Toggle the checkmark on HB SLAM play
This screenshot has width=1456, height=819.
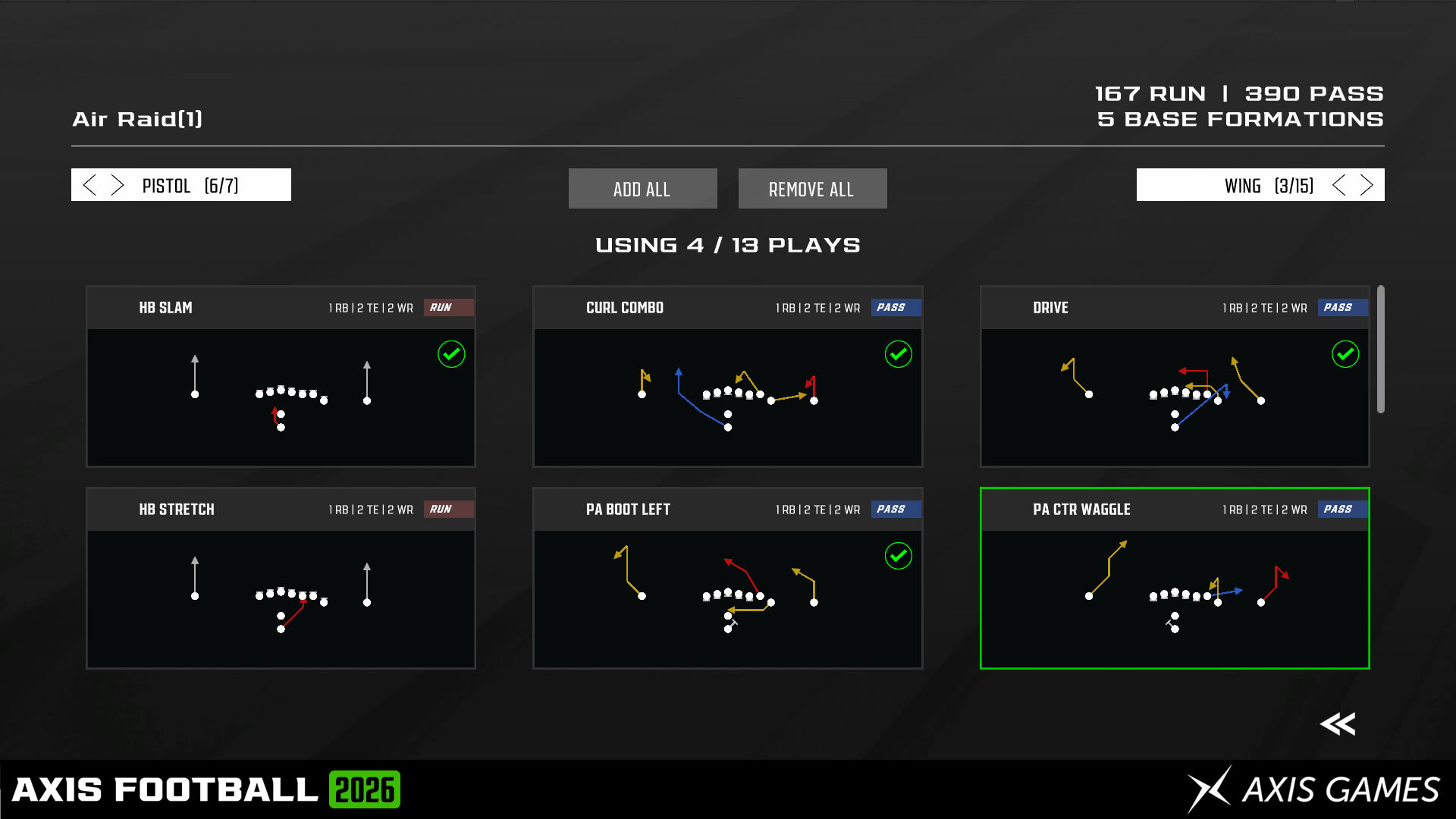click(451, 354)
